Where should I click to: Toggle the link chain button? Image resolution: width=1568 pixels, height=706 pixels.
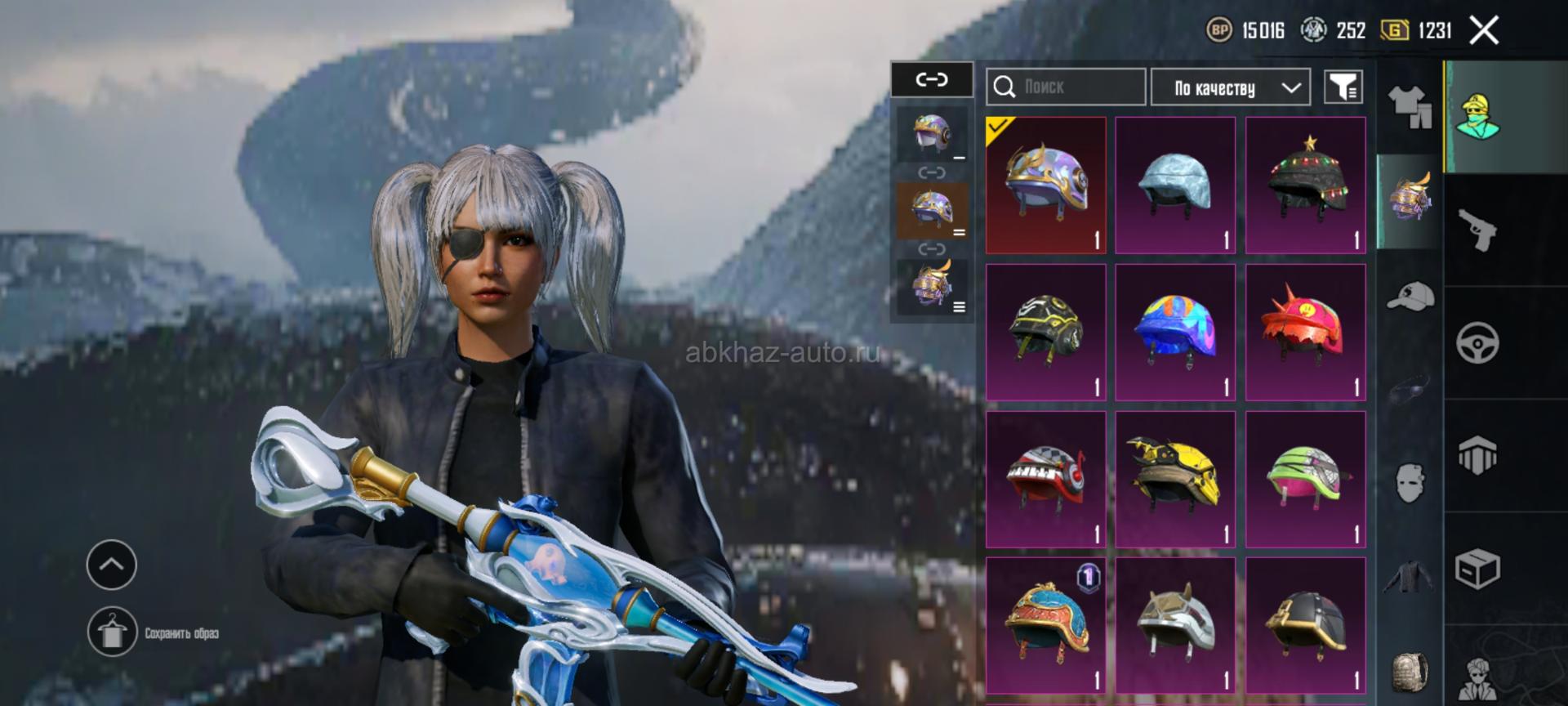tap(932, 79)
